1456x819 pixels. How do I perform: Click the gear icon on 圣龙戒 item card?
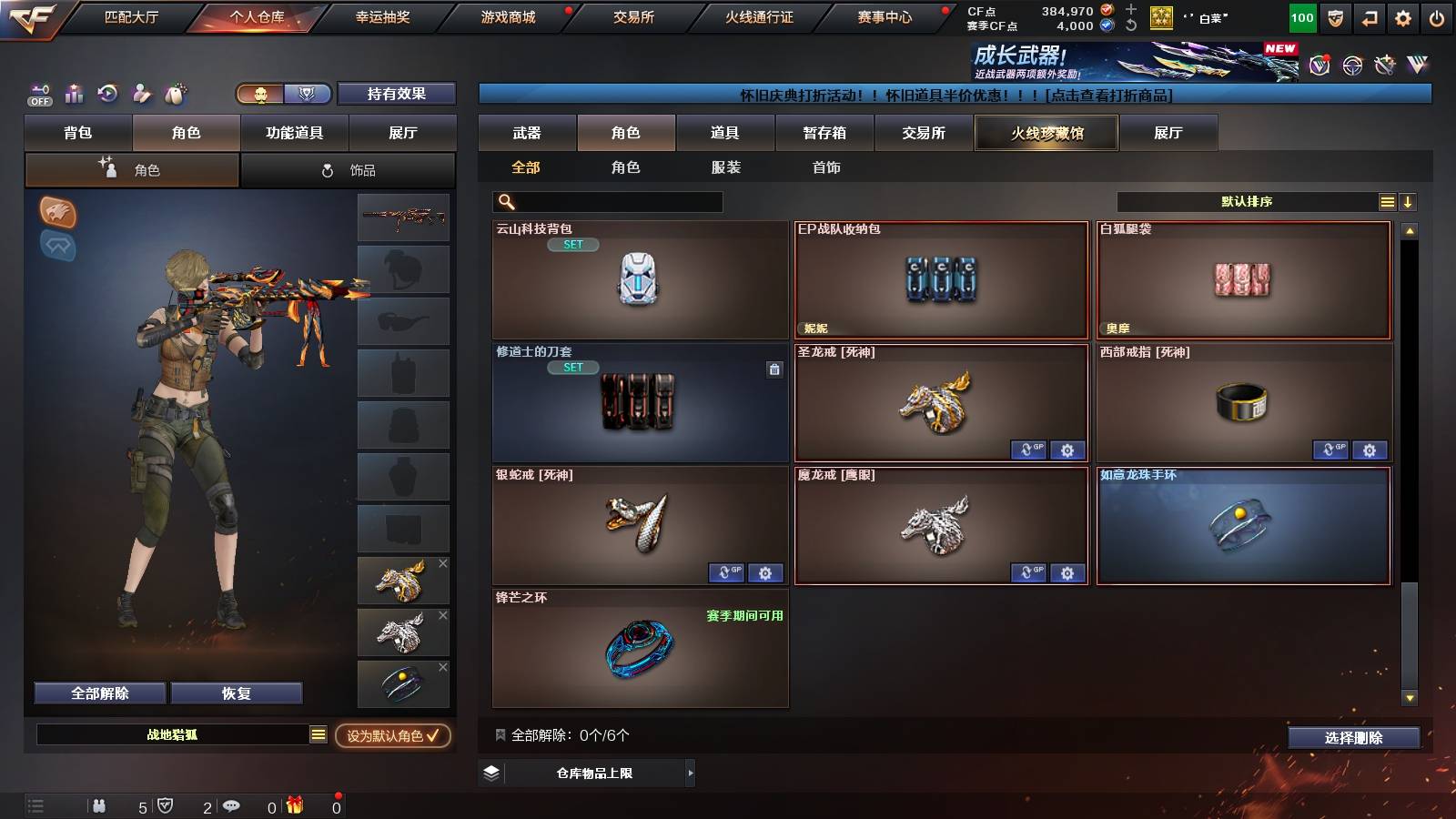pos(1067,450)
